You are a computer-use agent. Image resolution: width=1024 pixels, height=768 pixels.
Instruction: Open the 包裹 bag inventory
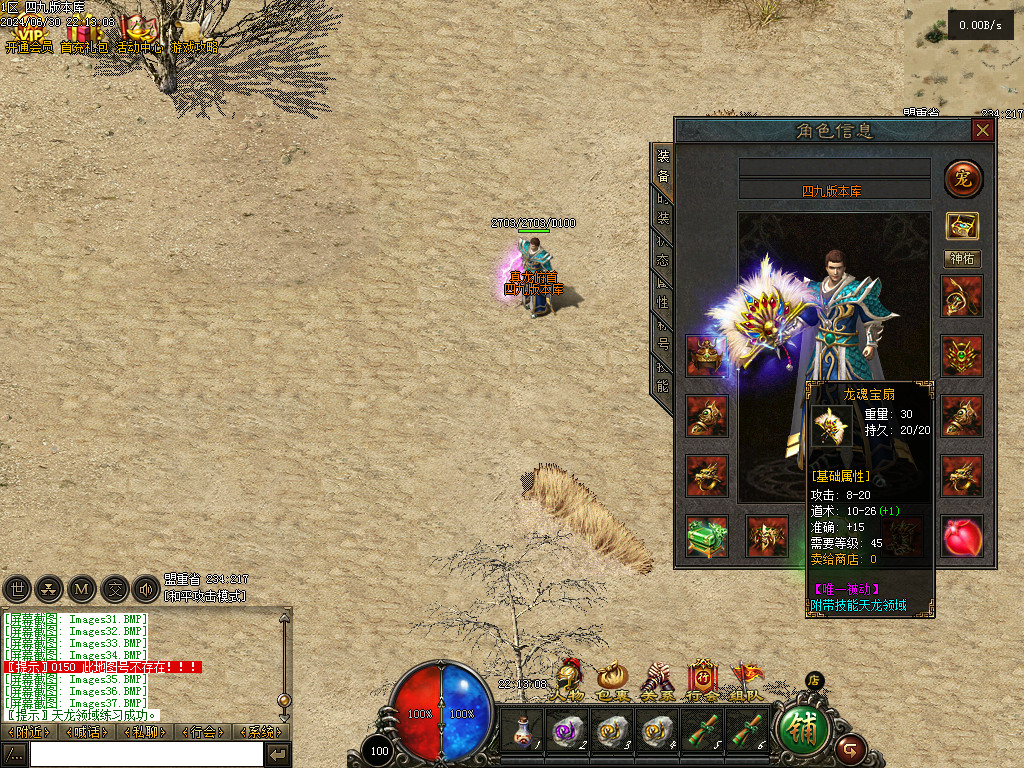[612, 683]
